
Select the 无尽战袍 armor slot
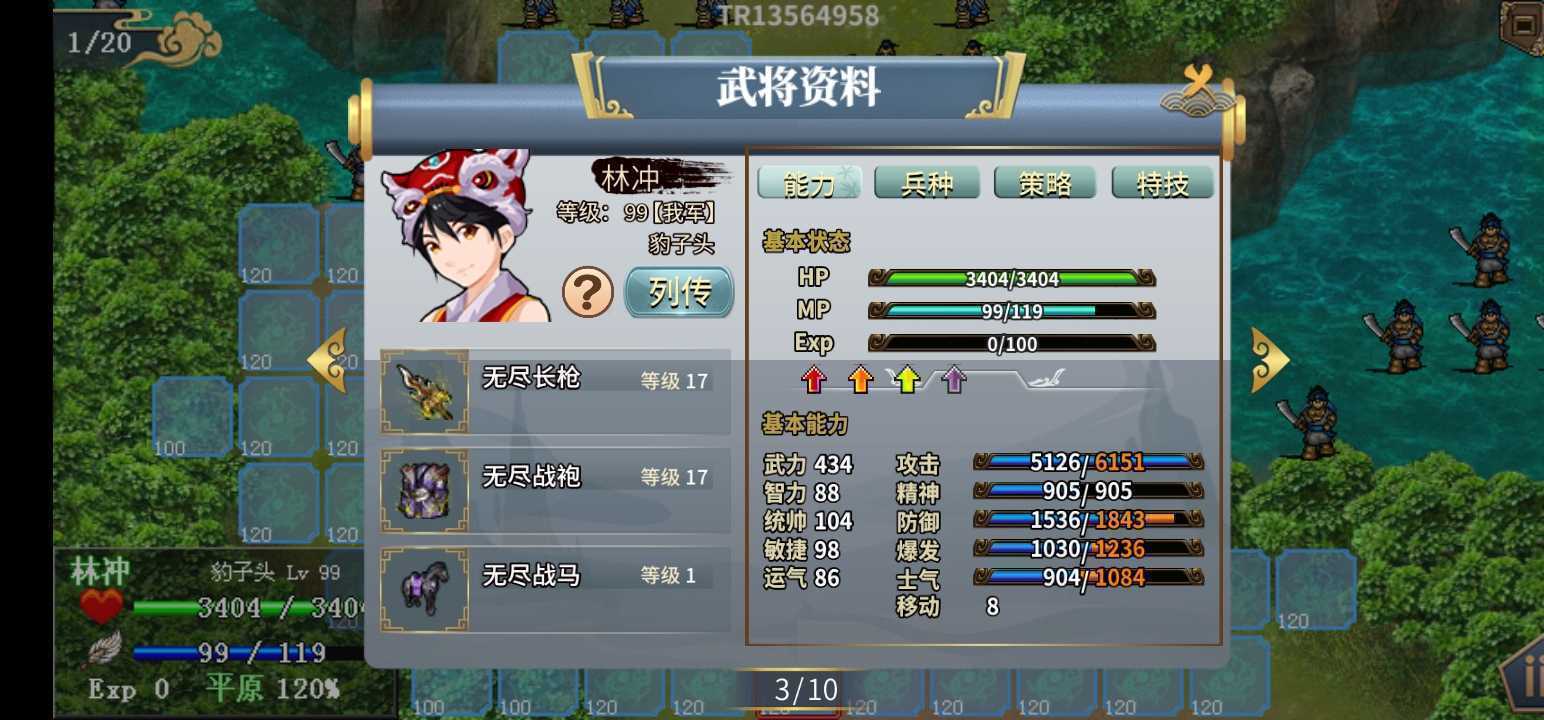coord(555,490)
